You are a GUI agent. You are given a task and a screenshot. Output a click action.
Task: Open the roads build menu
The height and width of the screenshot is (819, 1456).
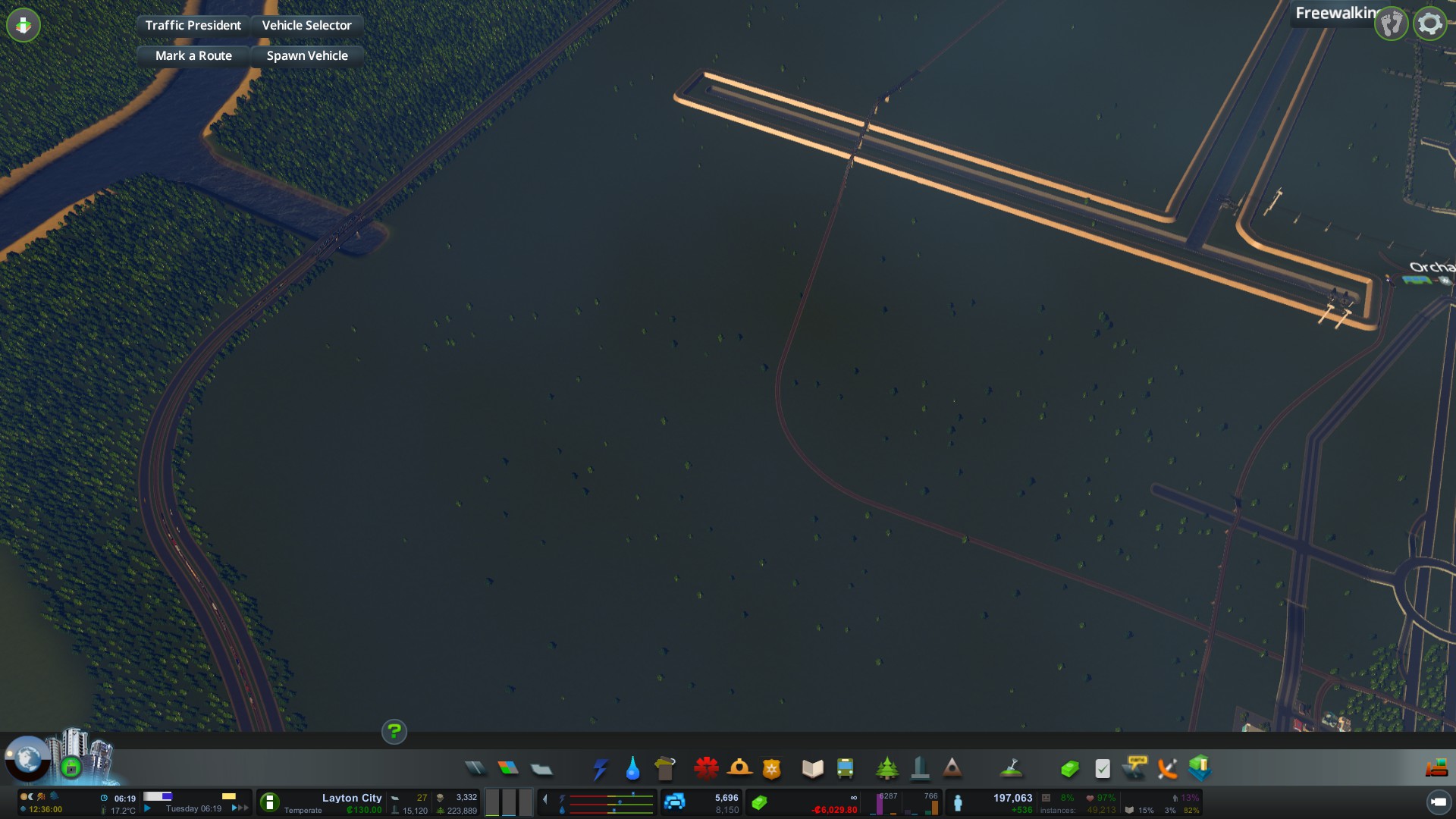[475, 769]
